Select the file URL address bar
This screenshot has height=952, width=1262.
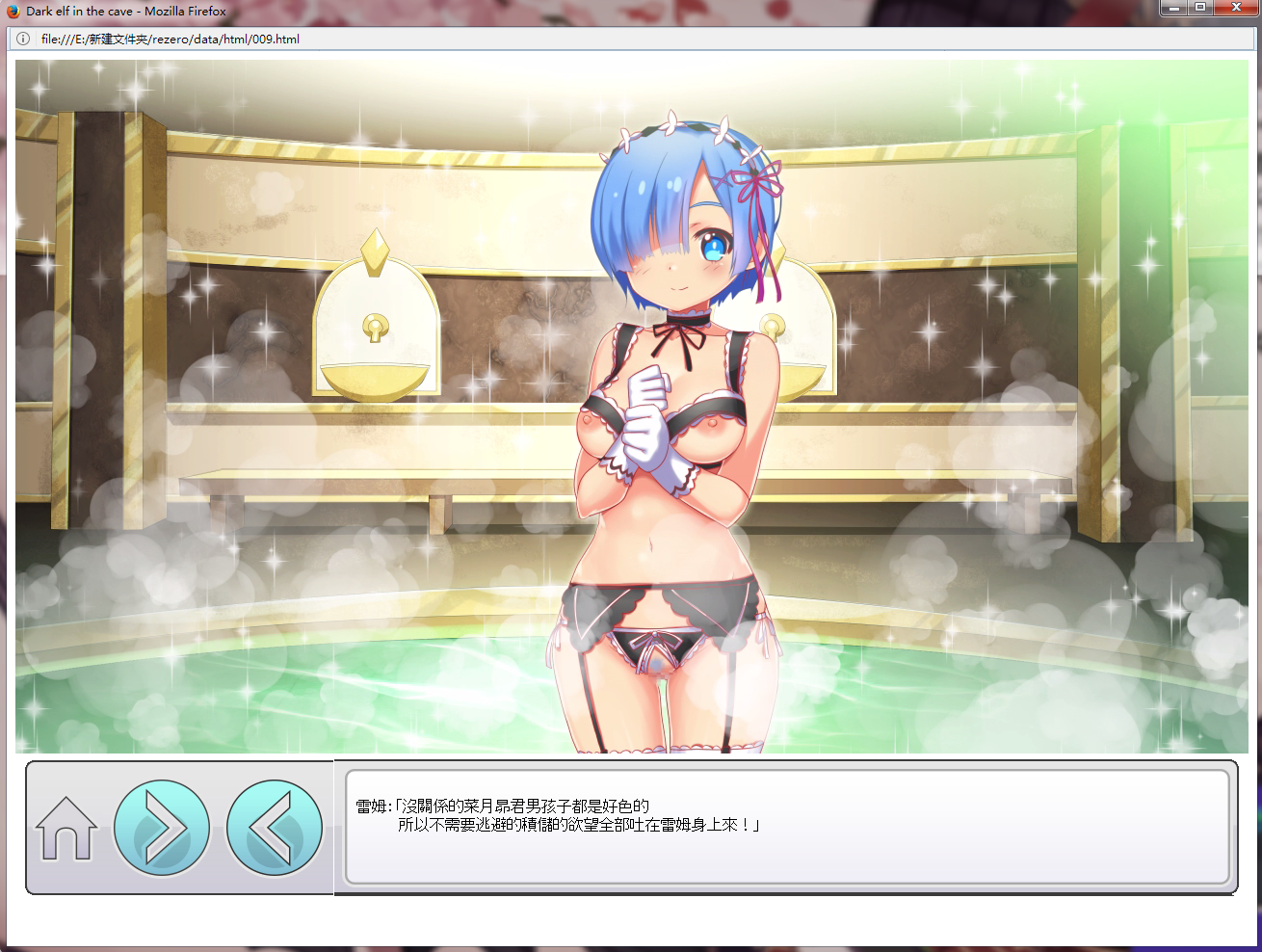coord(578,40)
